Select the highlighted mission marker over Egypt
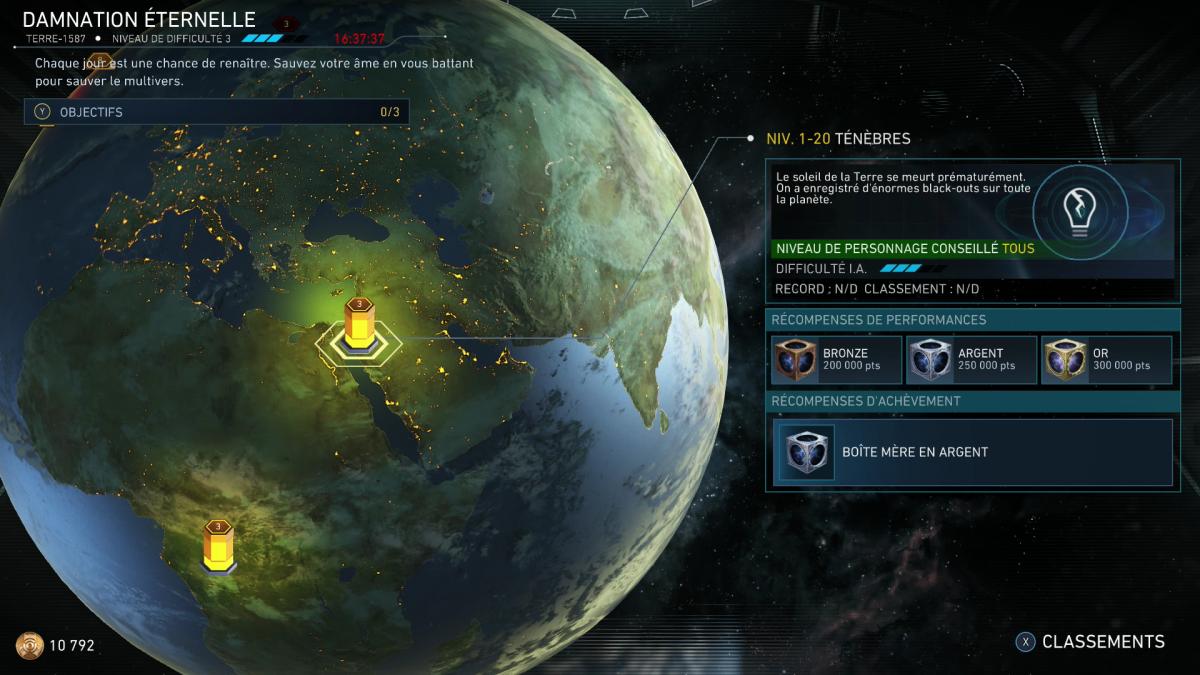The width and height of the screenshot is (1200, 675). click(x=359, y=326)
